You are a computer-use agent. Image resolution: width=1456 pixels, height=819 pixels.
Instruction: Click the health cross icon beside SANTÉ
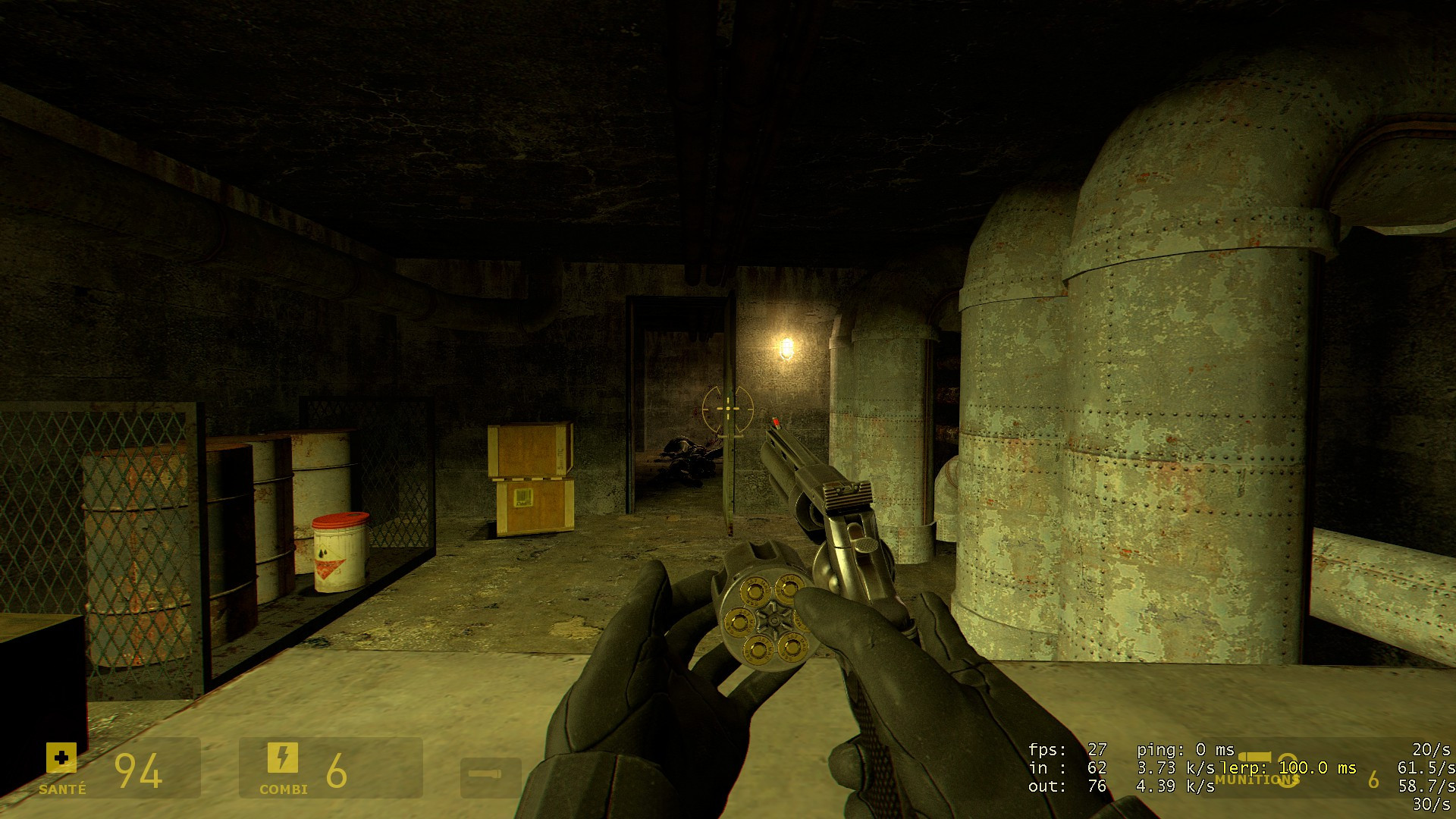point(61,759)
